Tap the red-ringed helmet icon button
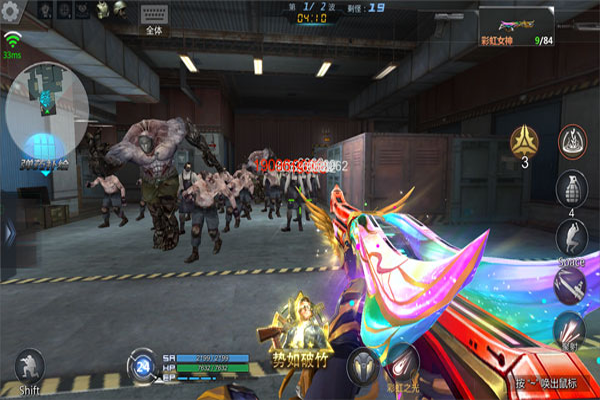This screenshot has width=600, height=400. point(572,143)
